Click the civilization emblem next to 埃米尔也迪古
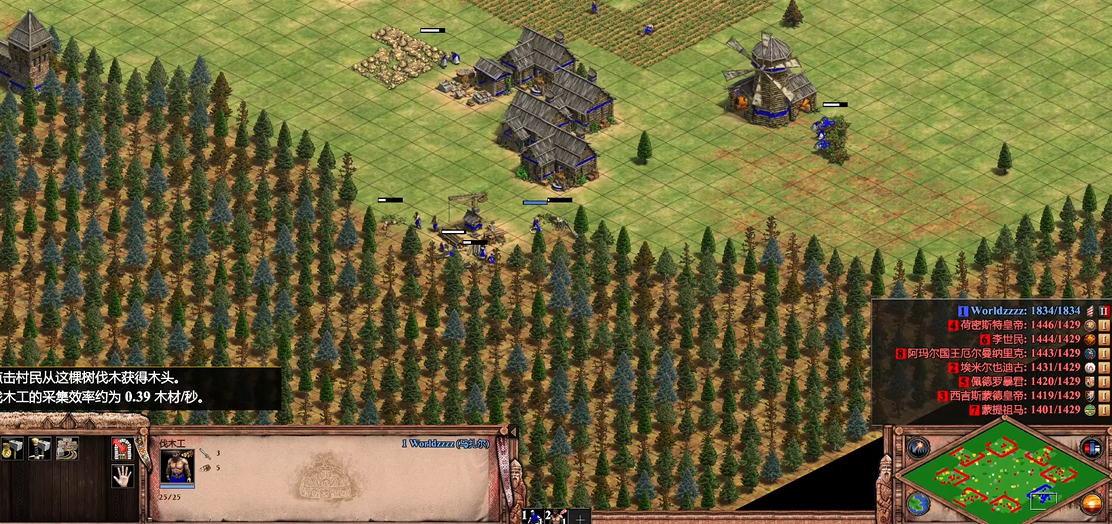Image resolution: width=1112 pixels, height=524 pixels. coord(1090,367)
